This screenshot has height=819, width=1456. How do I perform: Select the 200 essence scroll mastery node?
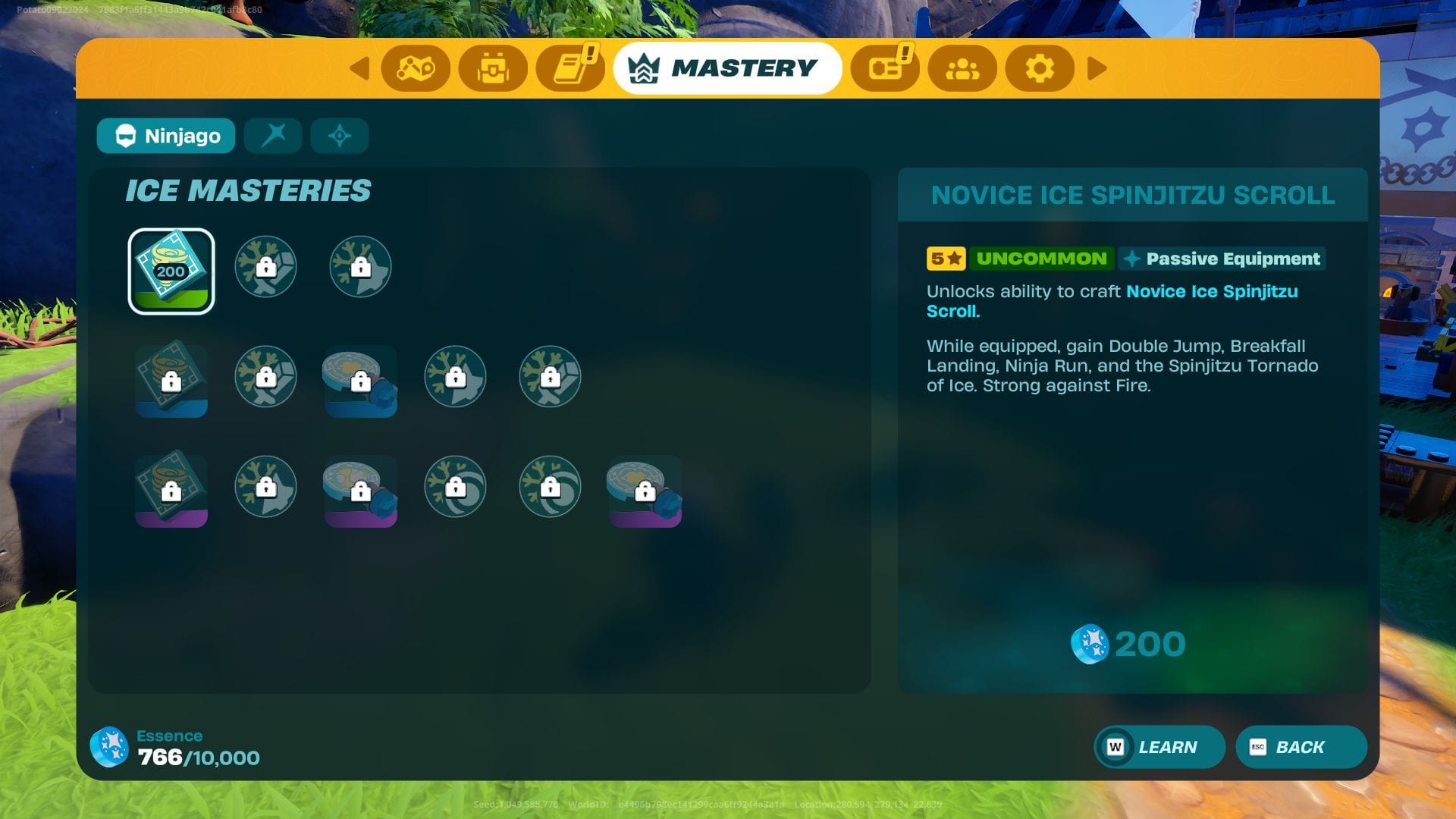tap(171, 271)
